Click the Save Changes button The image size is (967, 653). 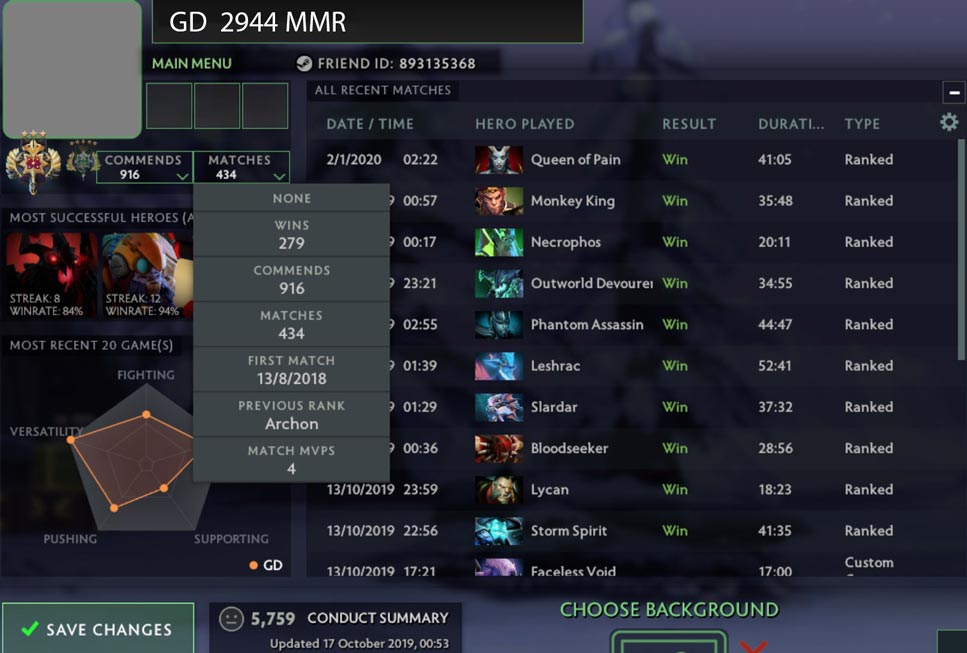click(x=98, y=629)
